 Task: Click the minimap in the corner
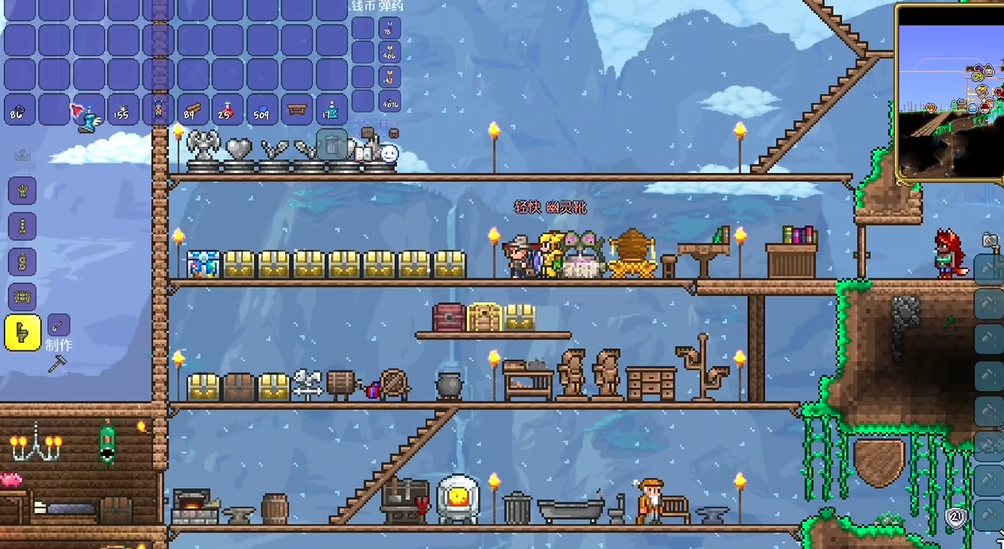(x=948, y=93)
